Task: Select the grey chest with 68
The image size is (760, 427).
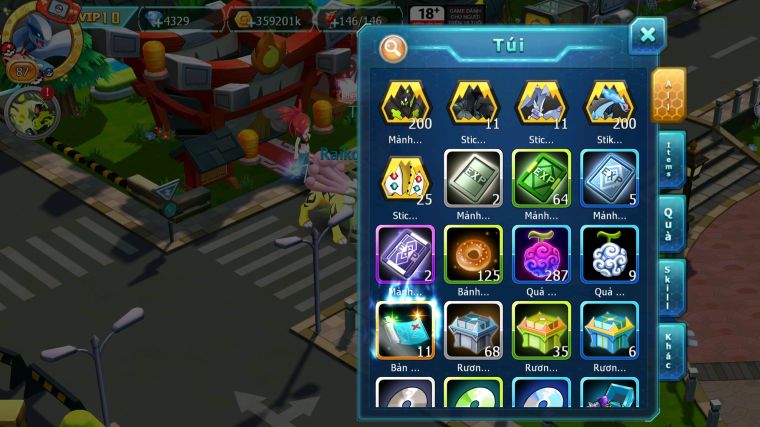Action: click(473, 331)
